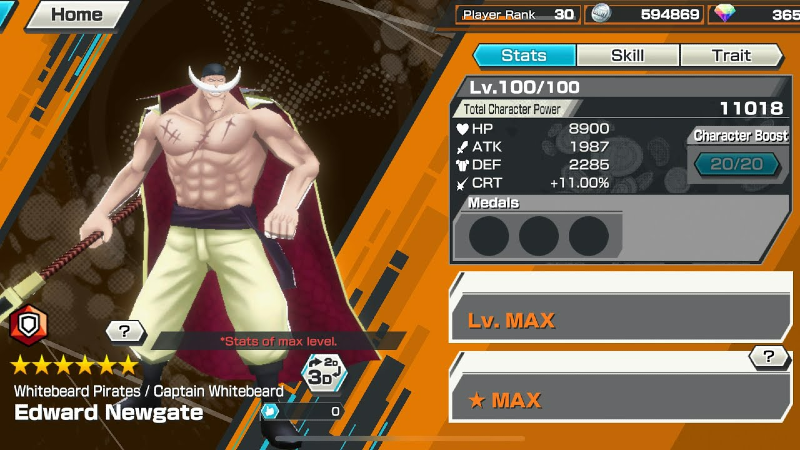Select the Lv. MAX panel
This screenshot has width=800, height=450.
coord(620,320)
